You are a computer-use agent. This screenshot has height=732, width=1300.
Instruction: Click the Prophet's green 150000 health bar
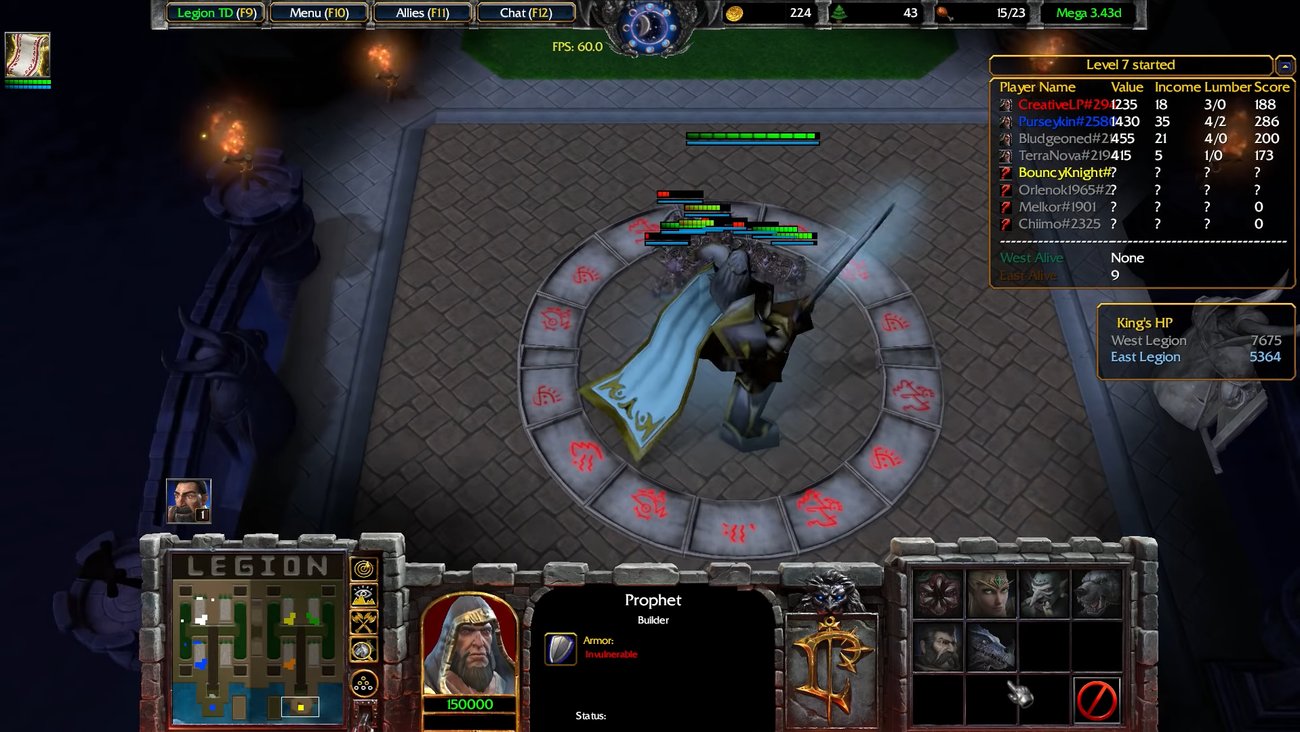tap(470, 703)
